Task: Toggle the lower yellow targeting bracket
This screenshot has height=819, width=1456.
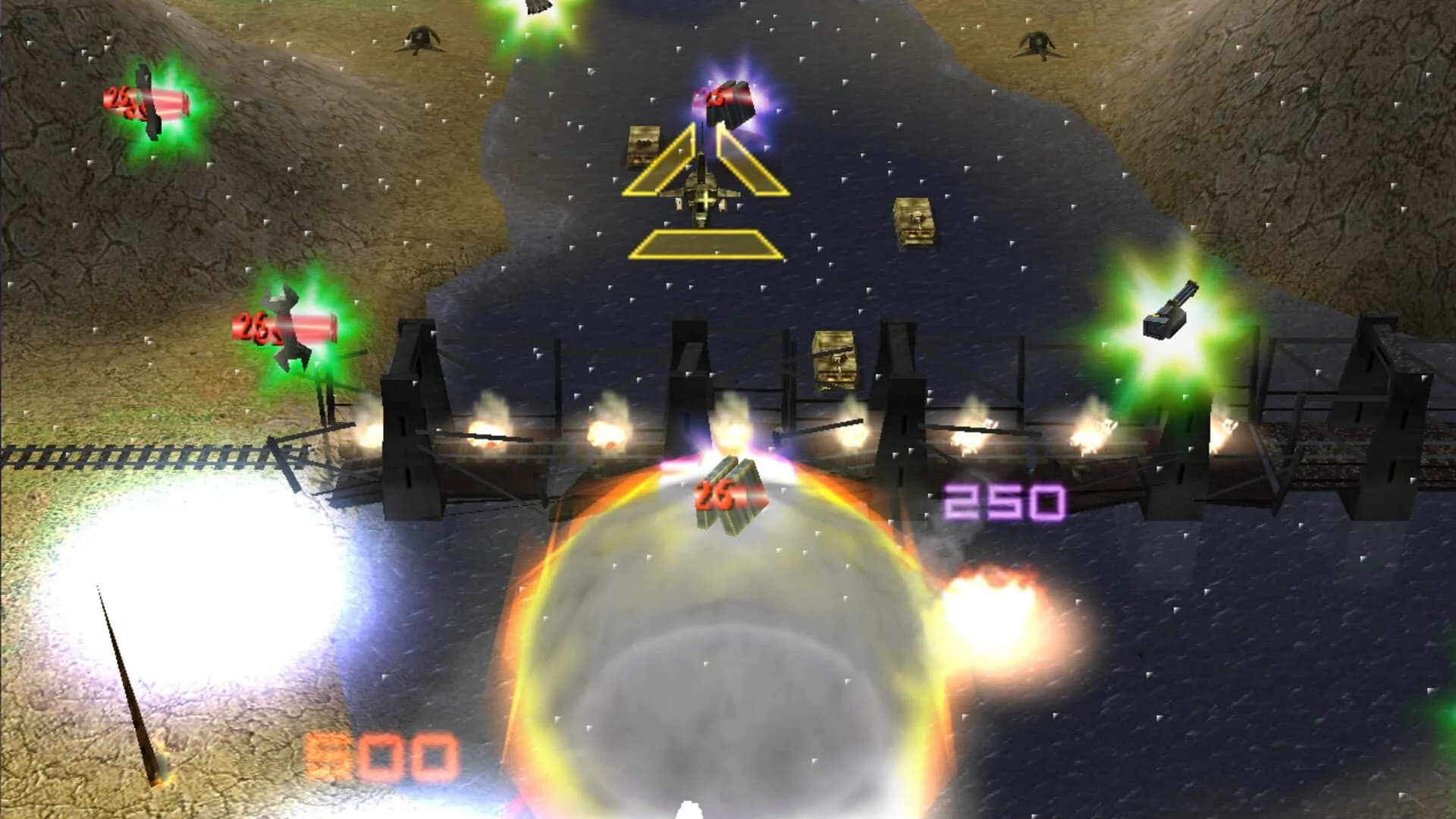Action: coord(704,244)
